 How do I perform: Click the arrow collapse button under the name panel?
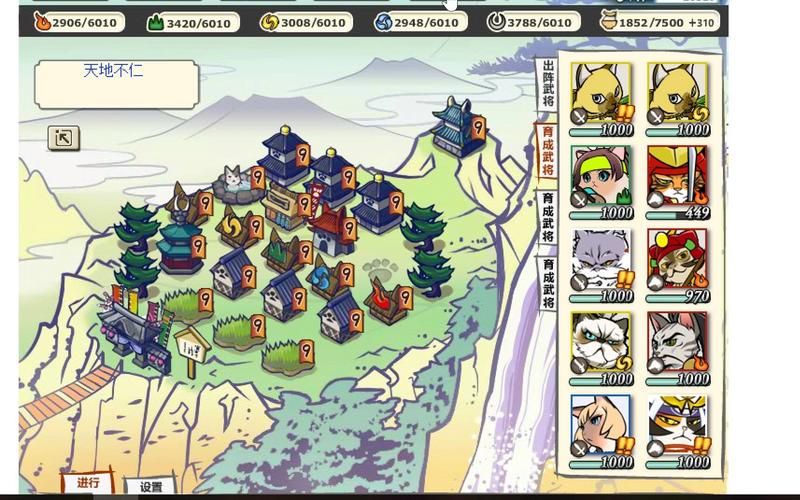click(63, 138)
